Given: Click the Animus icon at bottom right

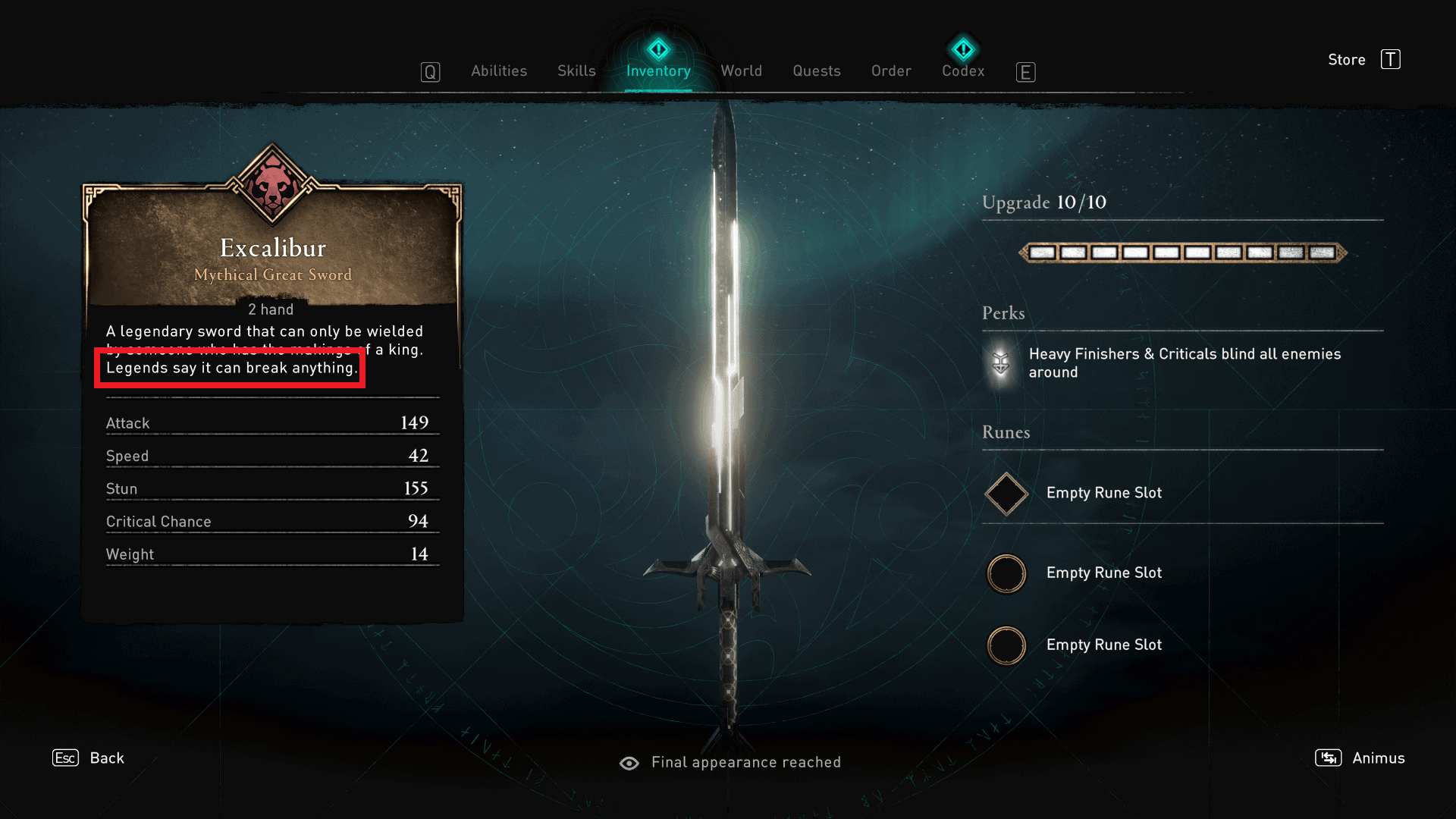Looking at the screenshot, I should click(x=1328, y=758).
